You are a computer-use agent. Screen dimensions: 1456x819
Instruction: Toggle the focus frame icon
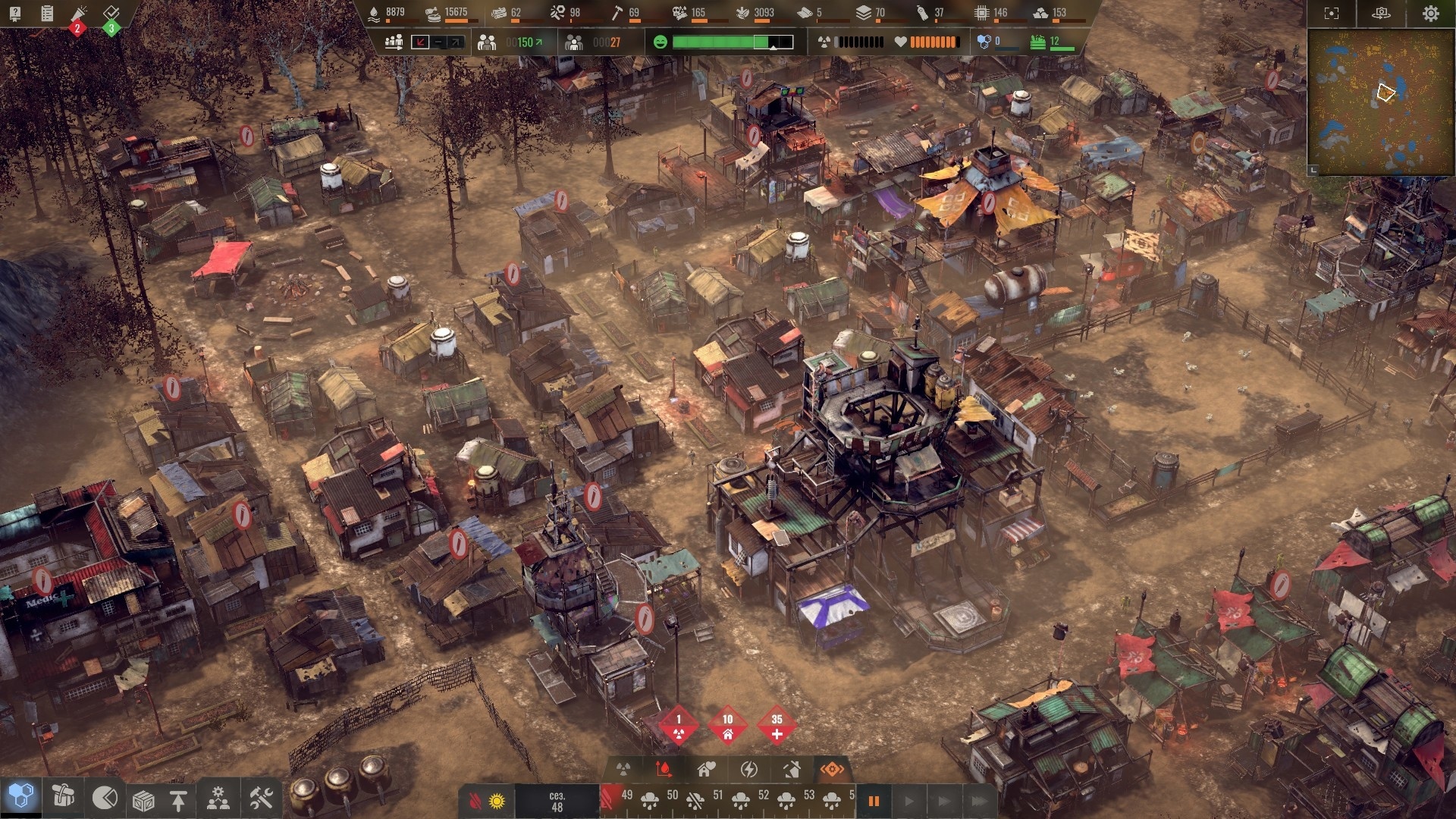click(1331, 14)
